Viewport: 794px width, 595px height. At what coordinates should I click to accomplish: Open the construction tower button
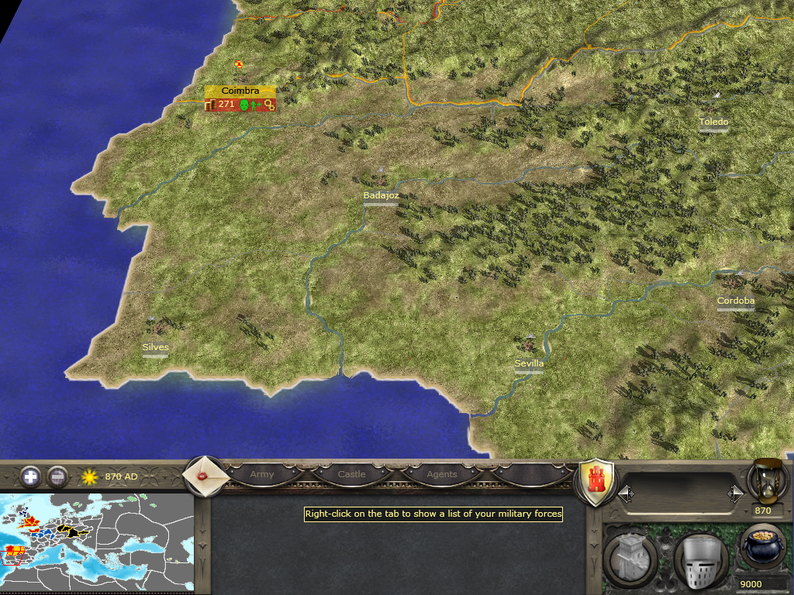(x=630, y=555)
